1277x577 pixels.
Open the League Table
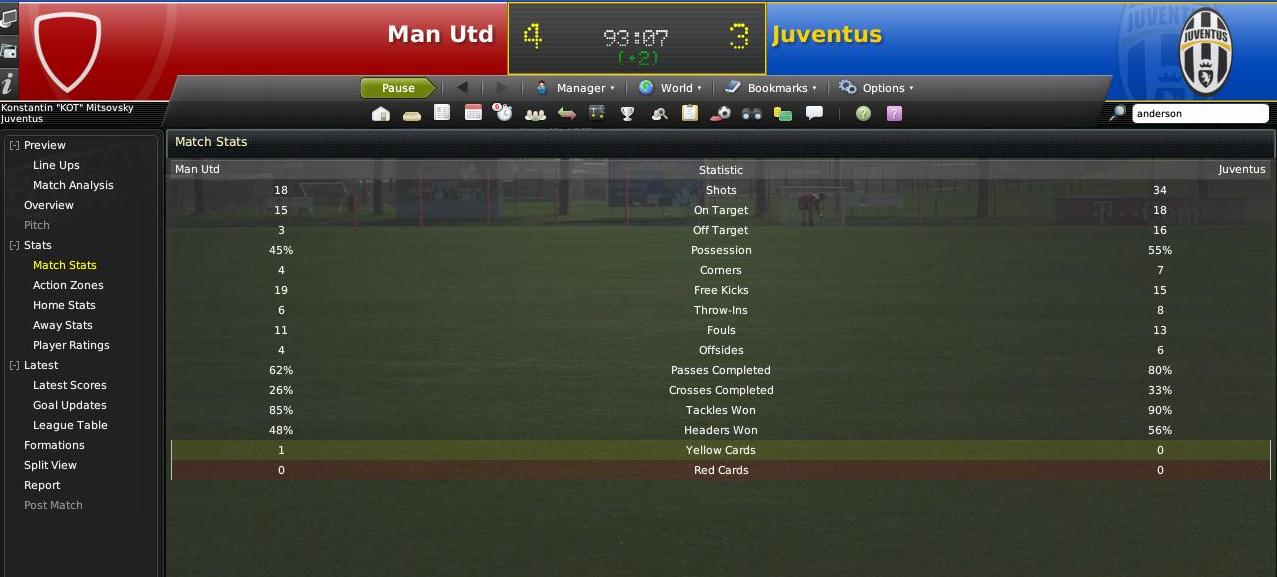pos(70,425)
